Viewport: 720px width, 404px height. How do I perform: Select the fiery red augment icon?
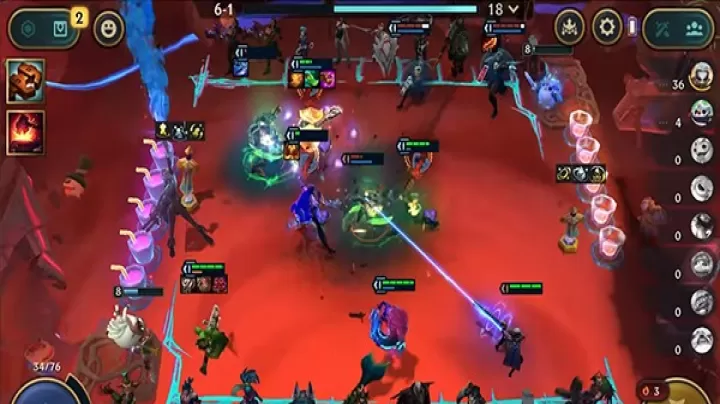25,132
